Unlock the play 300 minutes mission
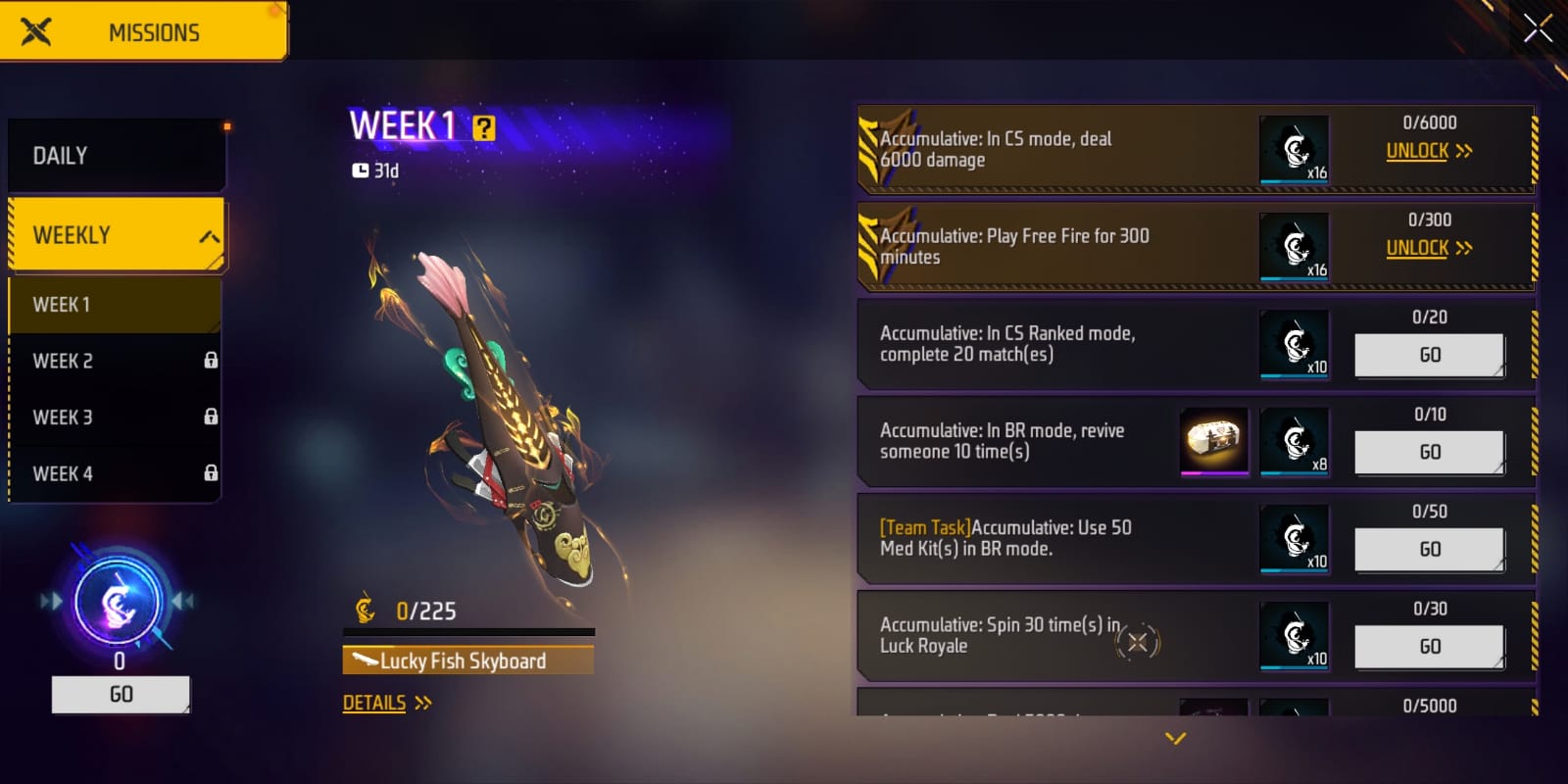This screenshot has width=1568, height=784. pyautogui.click(x=1428, y=248)
